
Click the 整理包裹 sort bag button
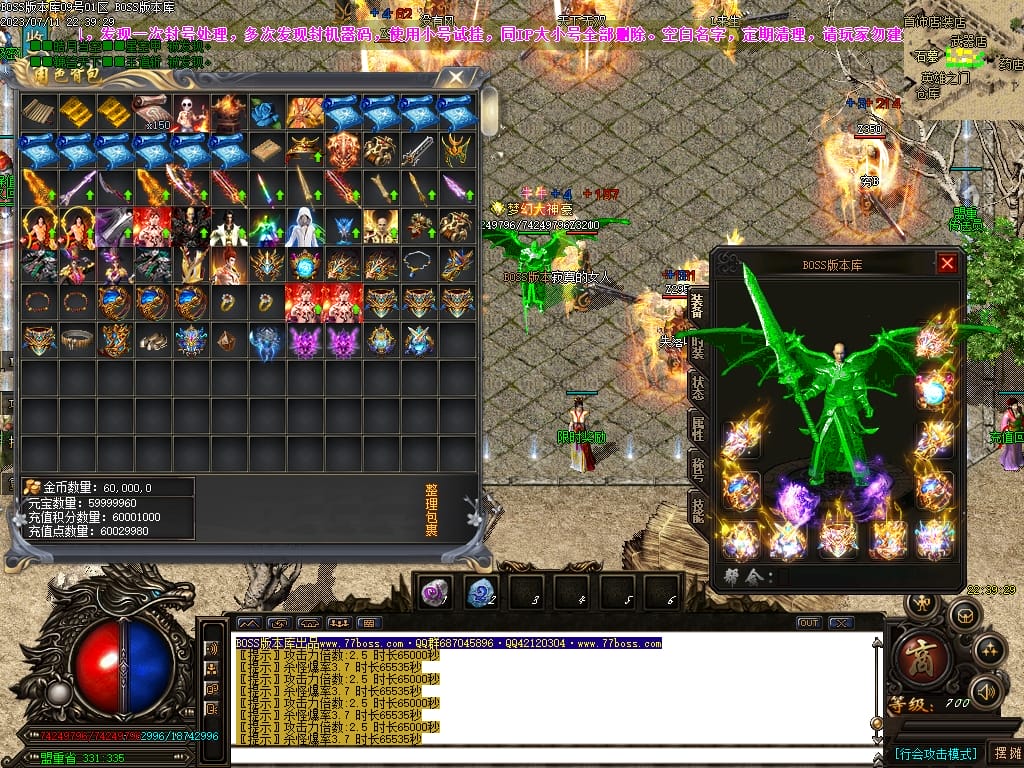point(431,511)
